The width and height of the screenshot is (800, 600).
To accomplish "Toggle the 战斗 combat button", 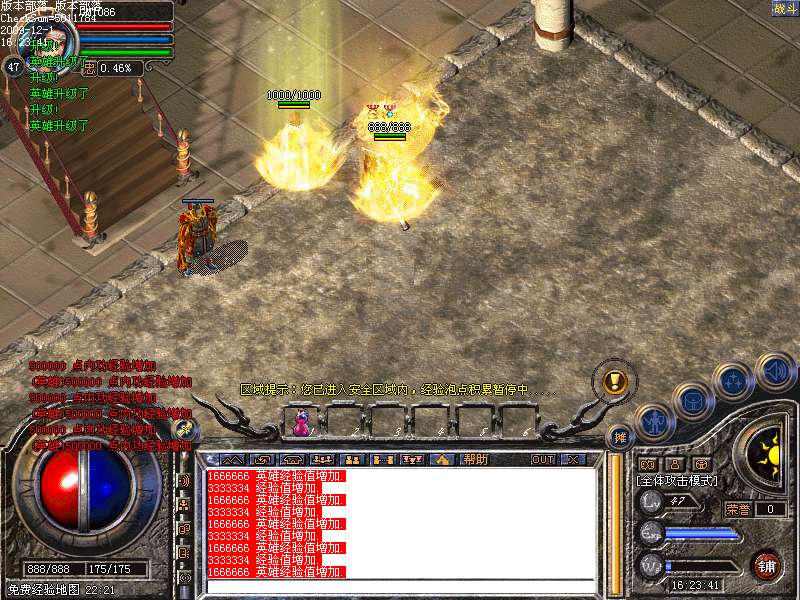I will (783, 9).
